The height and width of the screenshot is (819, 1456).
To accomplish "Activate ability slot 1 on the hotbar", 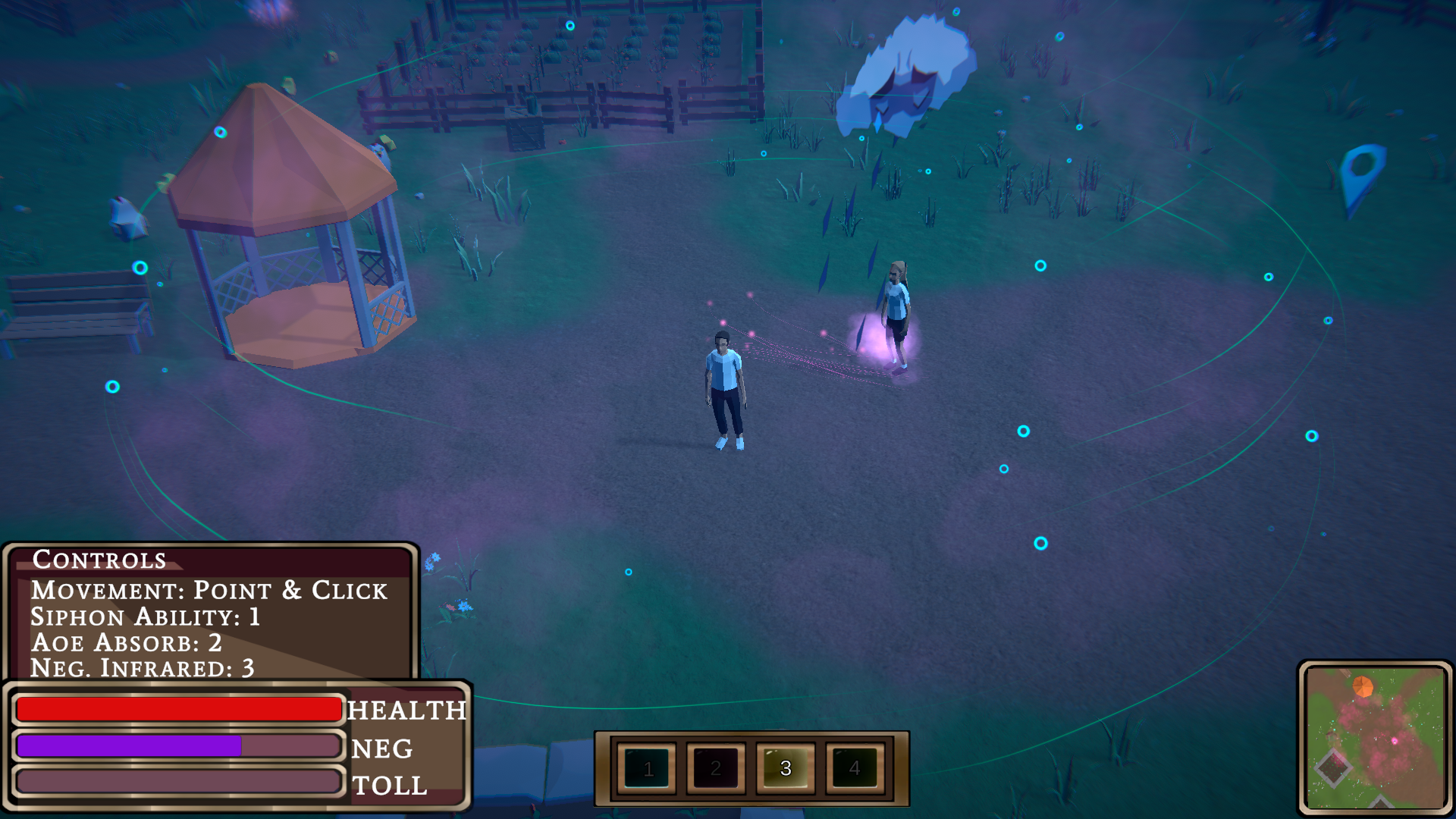I will tap(648, 768).
